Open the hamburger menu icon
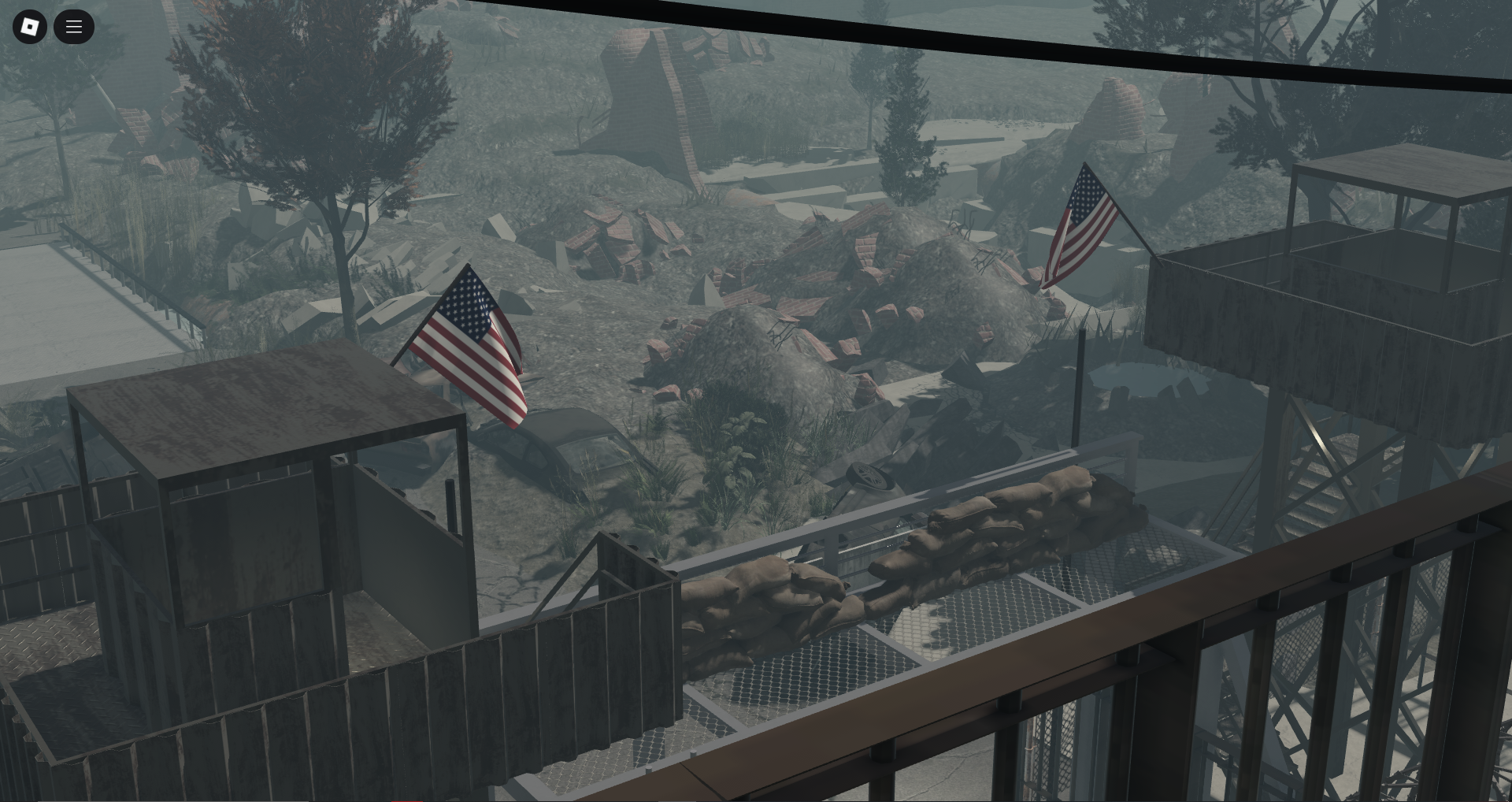 74,27
